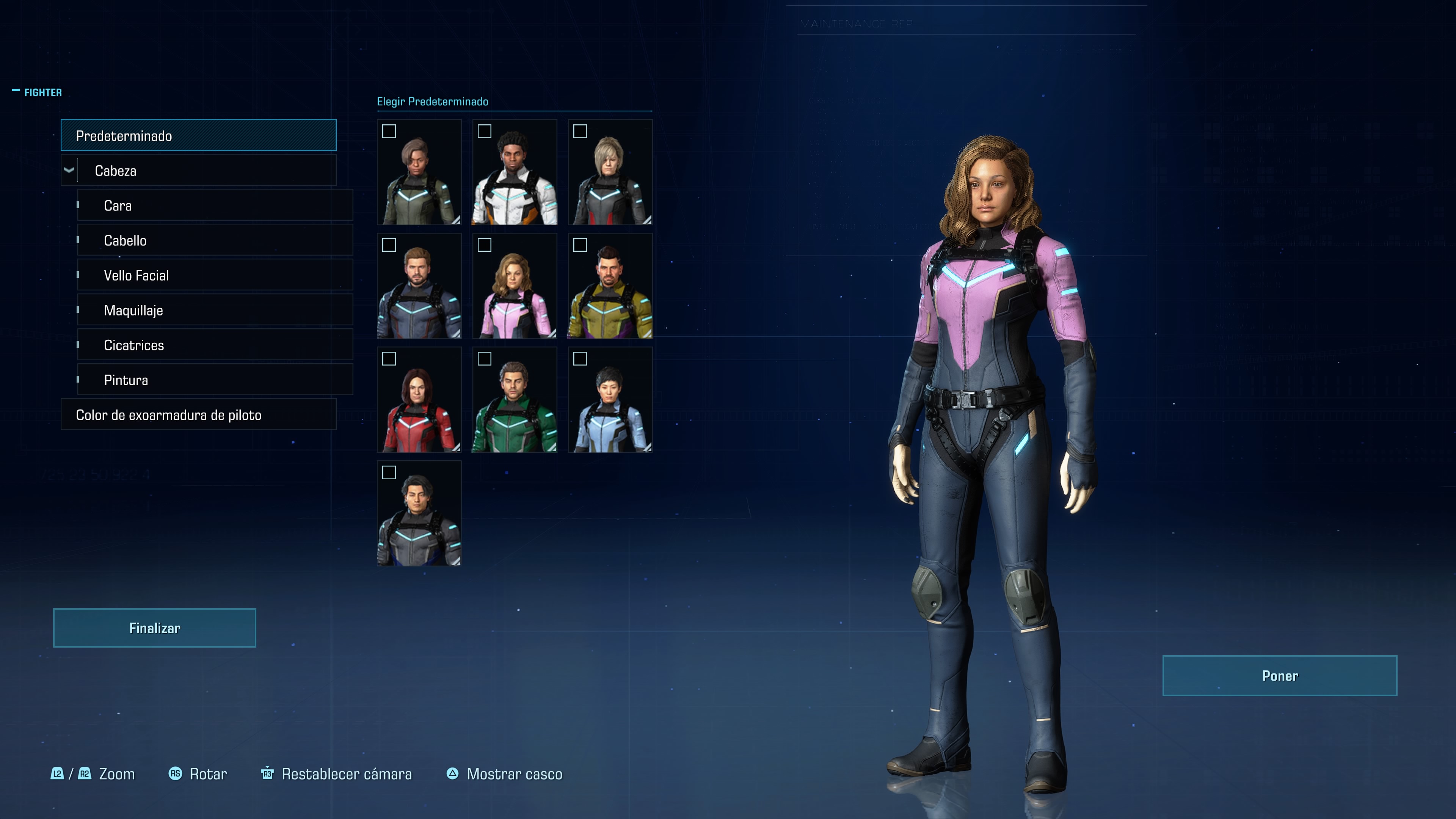Viewport: 1456px width, 819px height.
Task: Choose the olive-suit pilot preset
Action: pyautogui.click(x=419, y=173)
